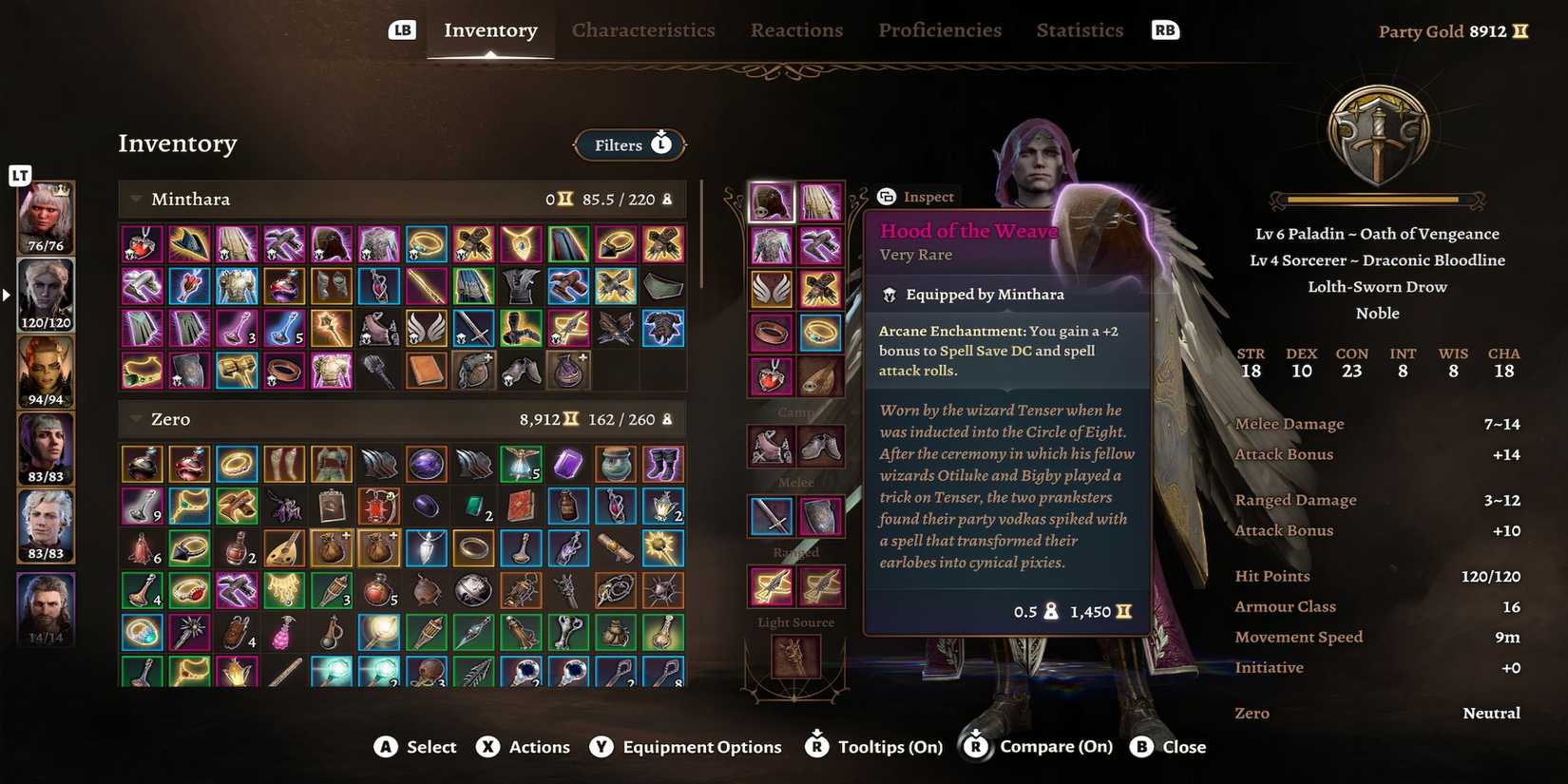
Task: Select the Hood of the Weave helmet slot
Action: pyautogui.click(x=771, y=200)
